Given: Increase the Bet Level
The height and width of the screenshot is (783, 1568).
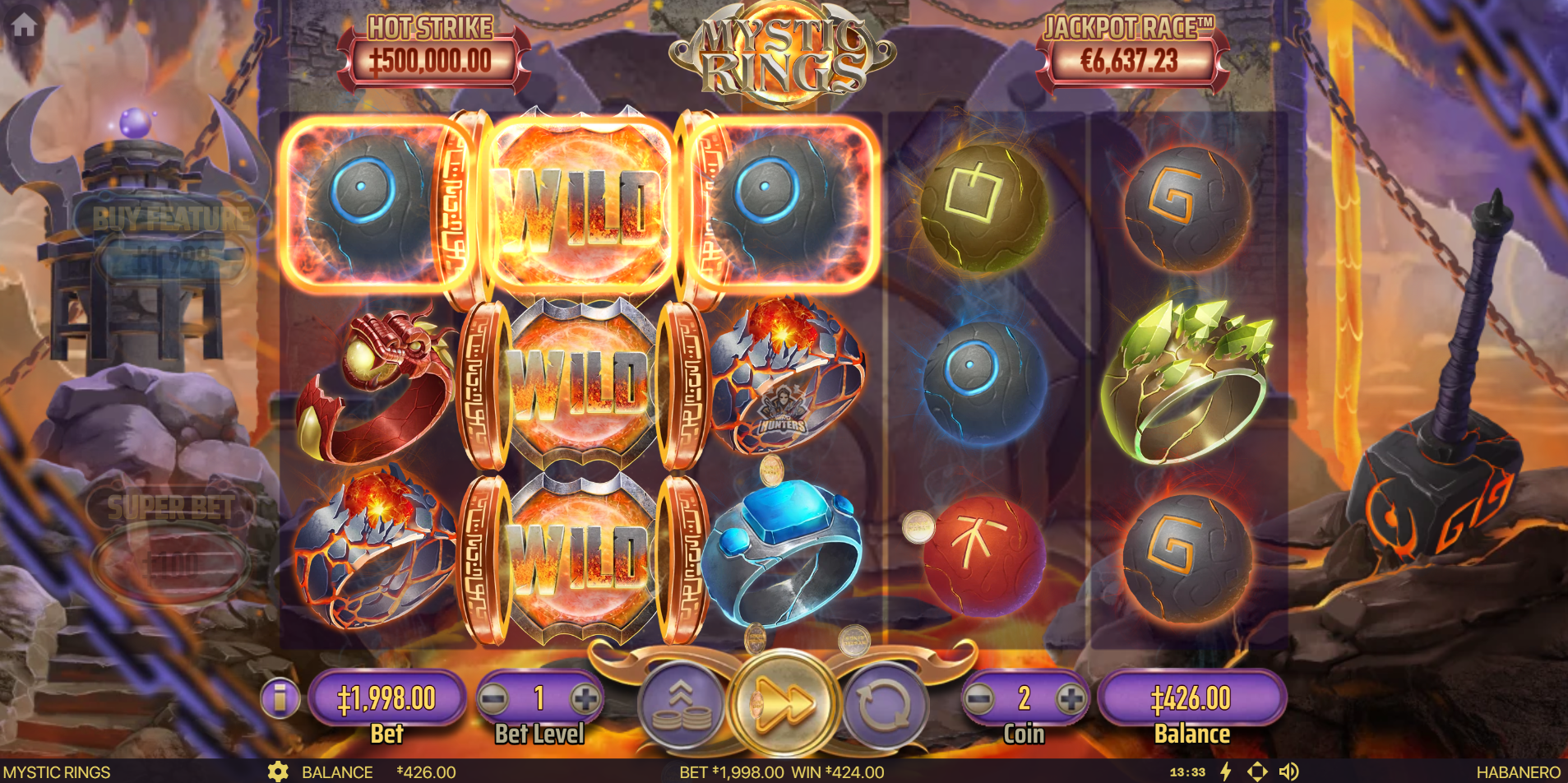Looking at the screenshot, I should (585, 699).
